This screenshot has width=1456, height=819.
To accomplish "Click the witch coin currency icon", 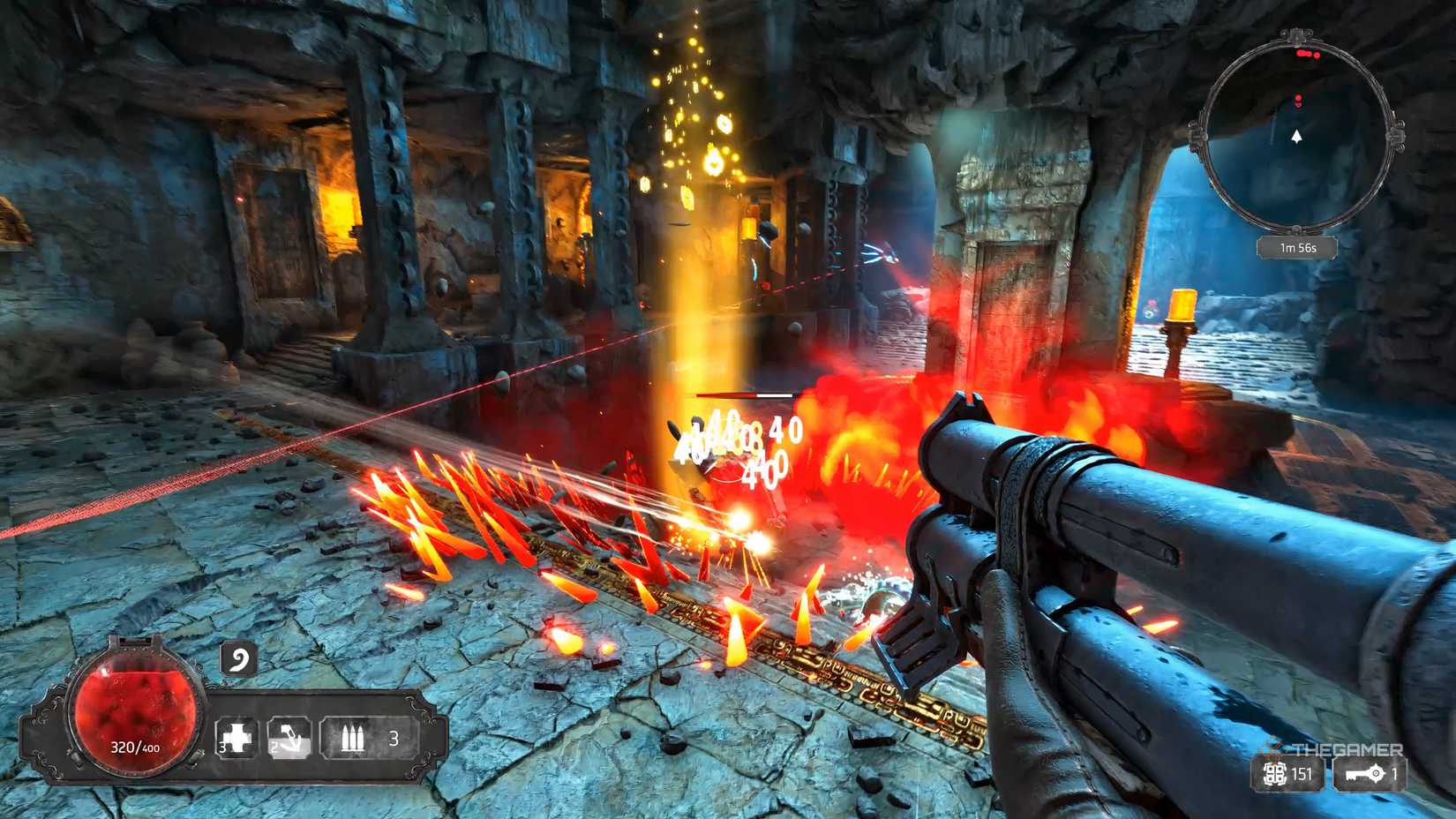I will [1275, 774].
